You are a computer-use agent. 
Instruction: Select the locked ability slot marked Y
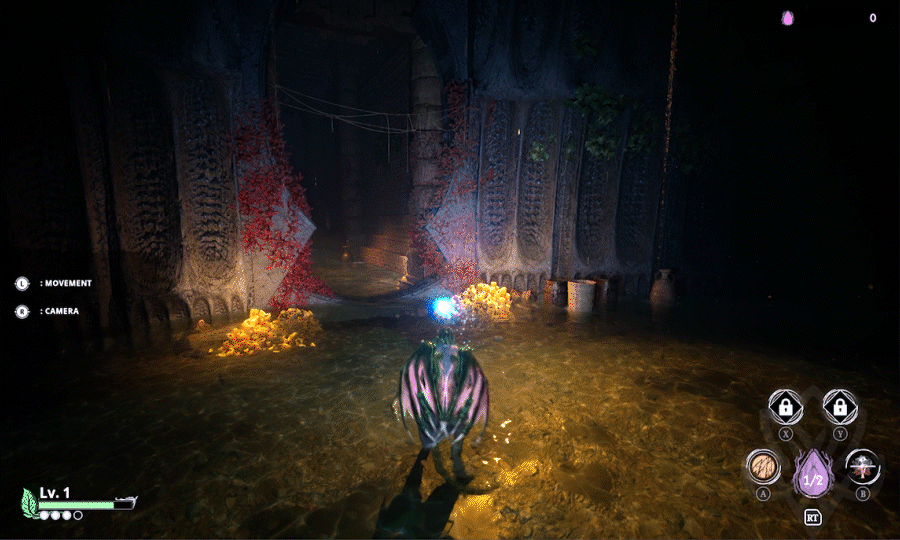pos(840,407)
